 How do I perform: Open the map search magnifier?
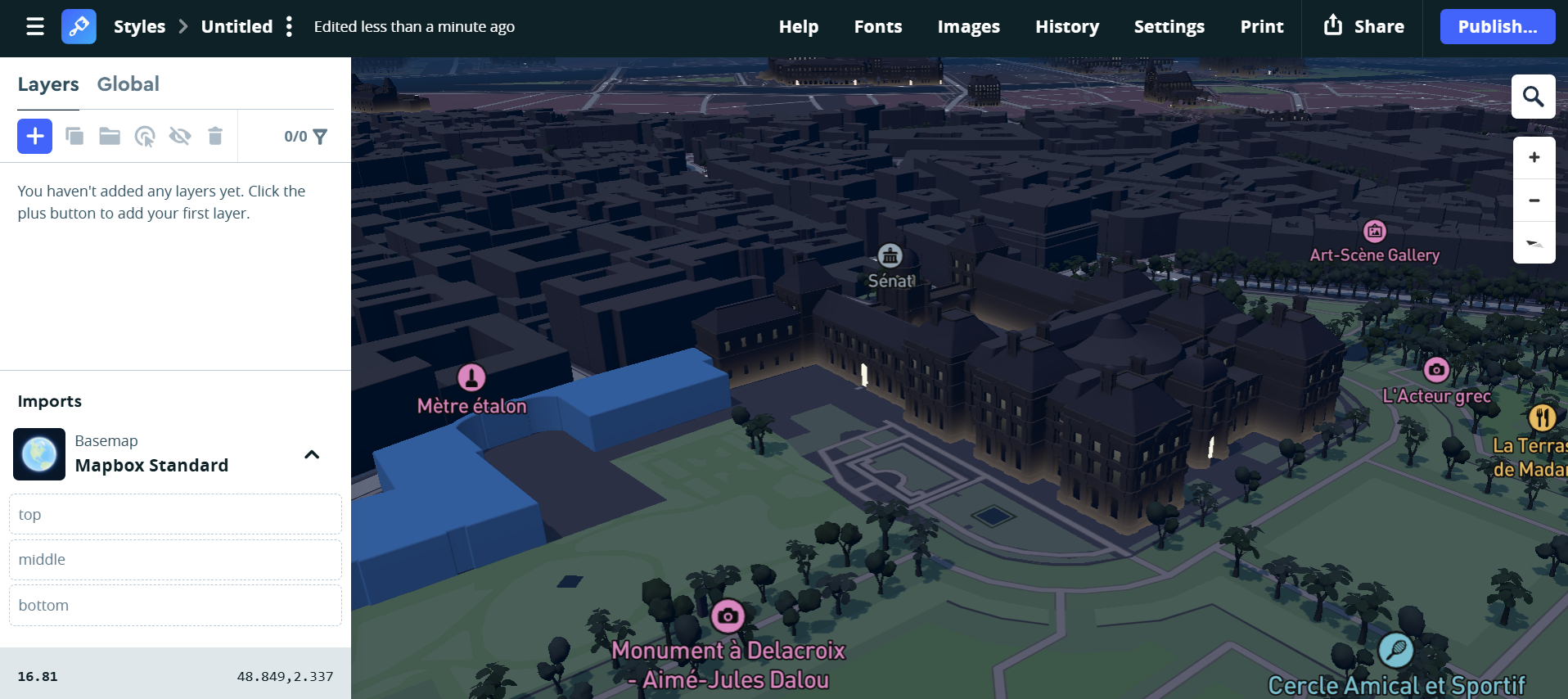(x=1534, y=96)
